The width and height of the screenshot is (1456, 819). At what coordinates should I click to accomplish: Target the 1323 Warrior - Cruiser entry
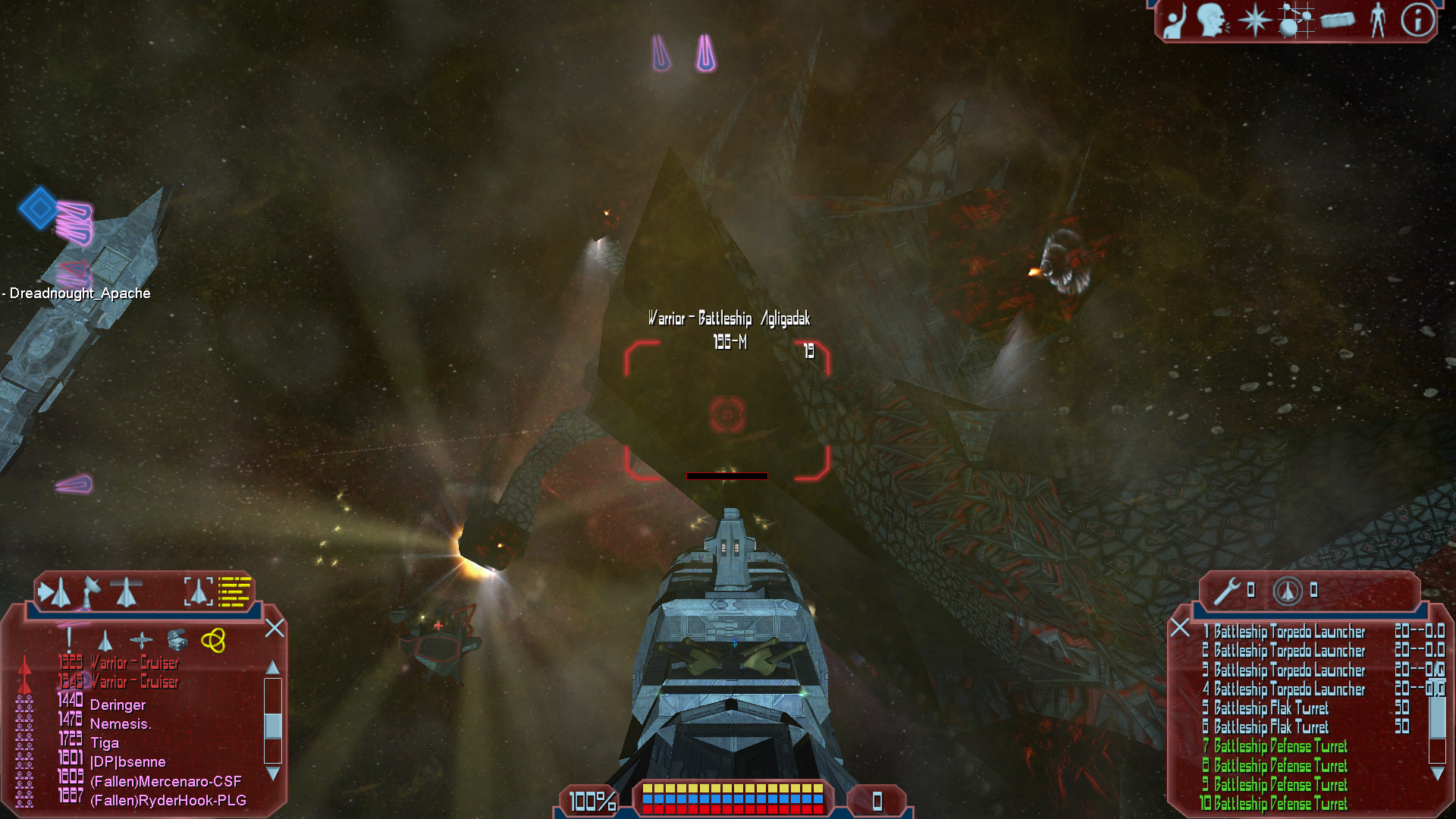point(133,663)
